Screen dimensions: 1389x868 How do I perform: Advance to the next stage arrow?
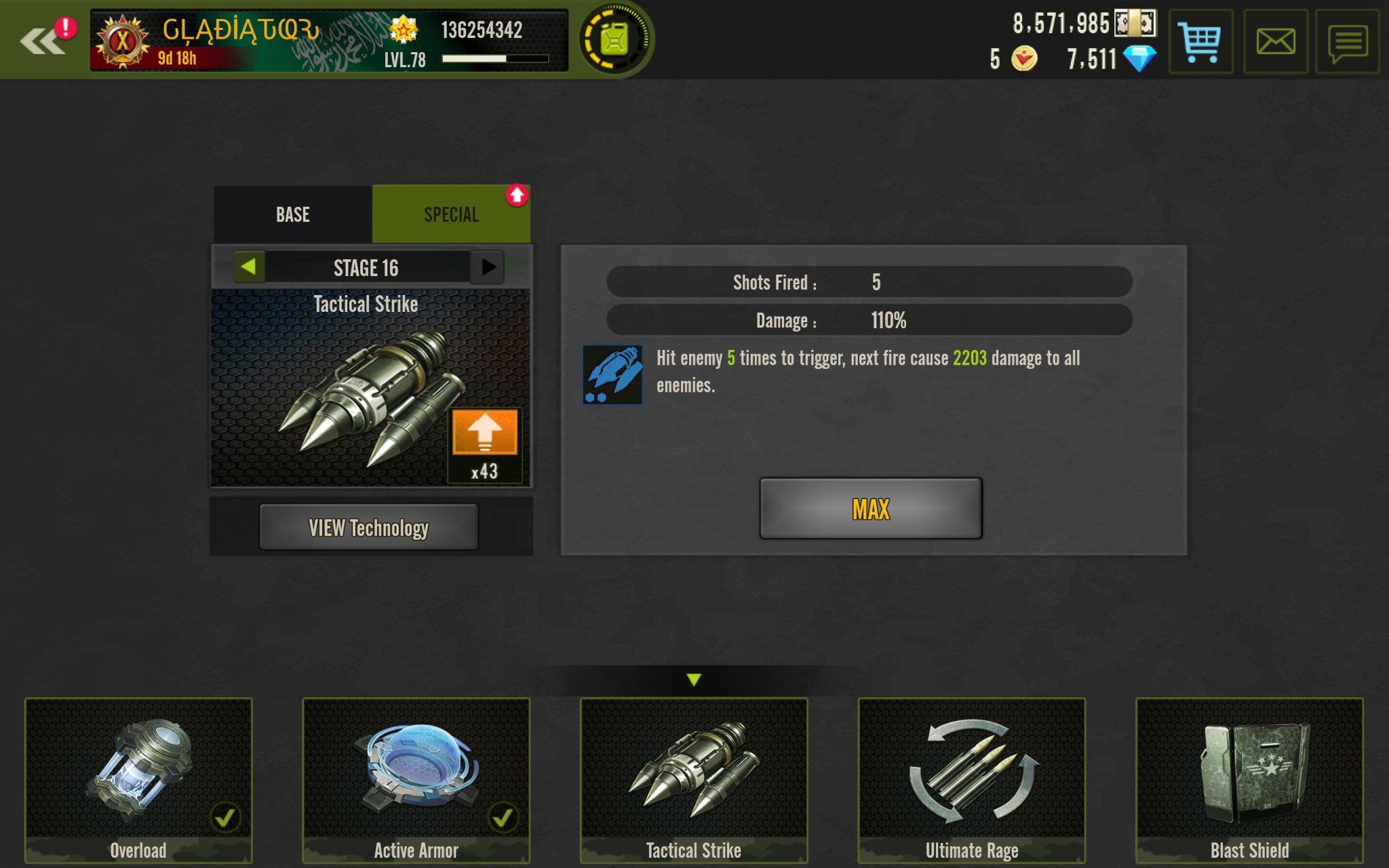click(x=488, y=267)
